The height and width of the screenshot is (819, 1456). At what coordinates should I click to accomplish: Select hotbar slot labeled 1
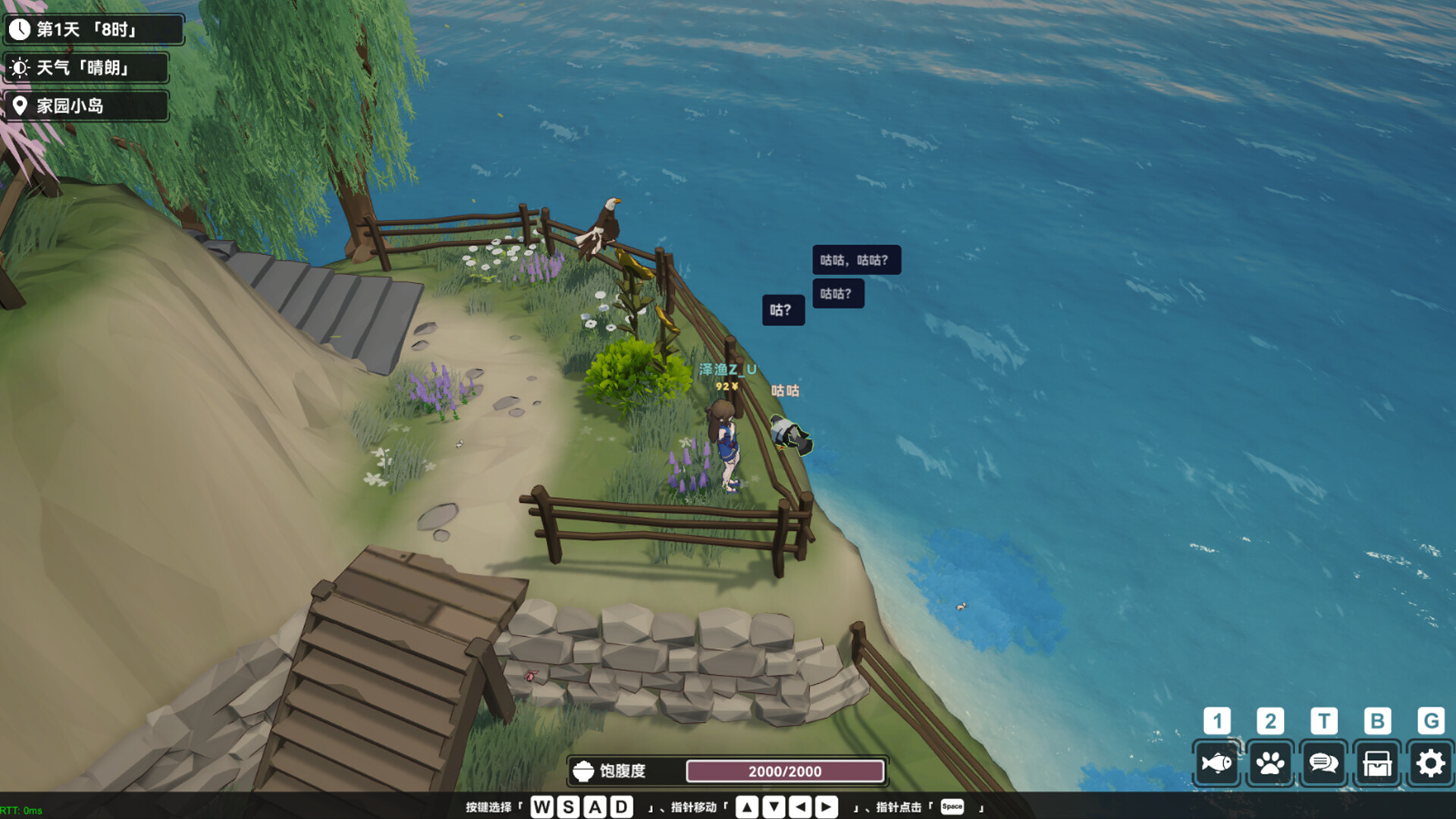(x=1217, y=720)
